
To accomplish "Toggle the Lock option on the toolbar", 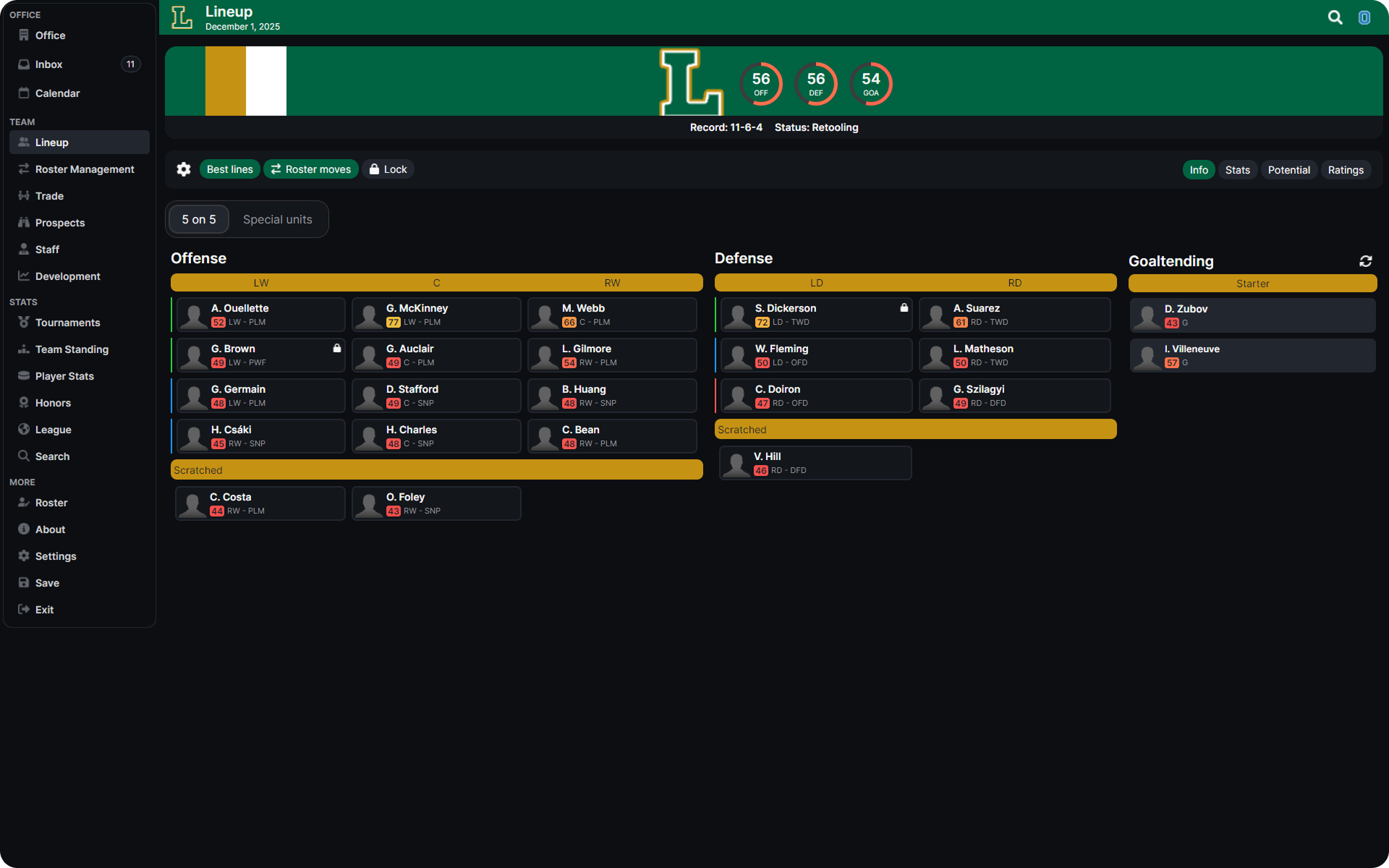I will click(x=388, y=169).
